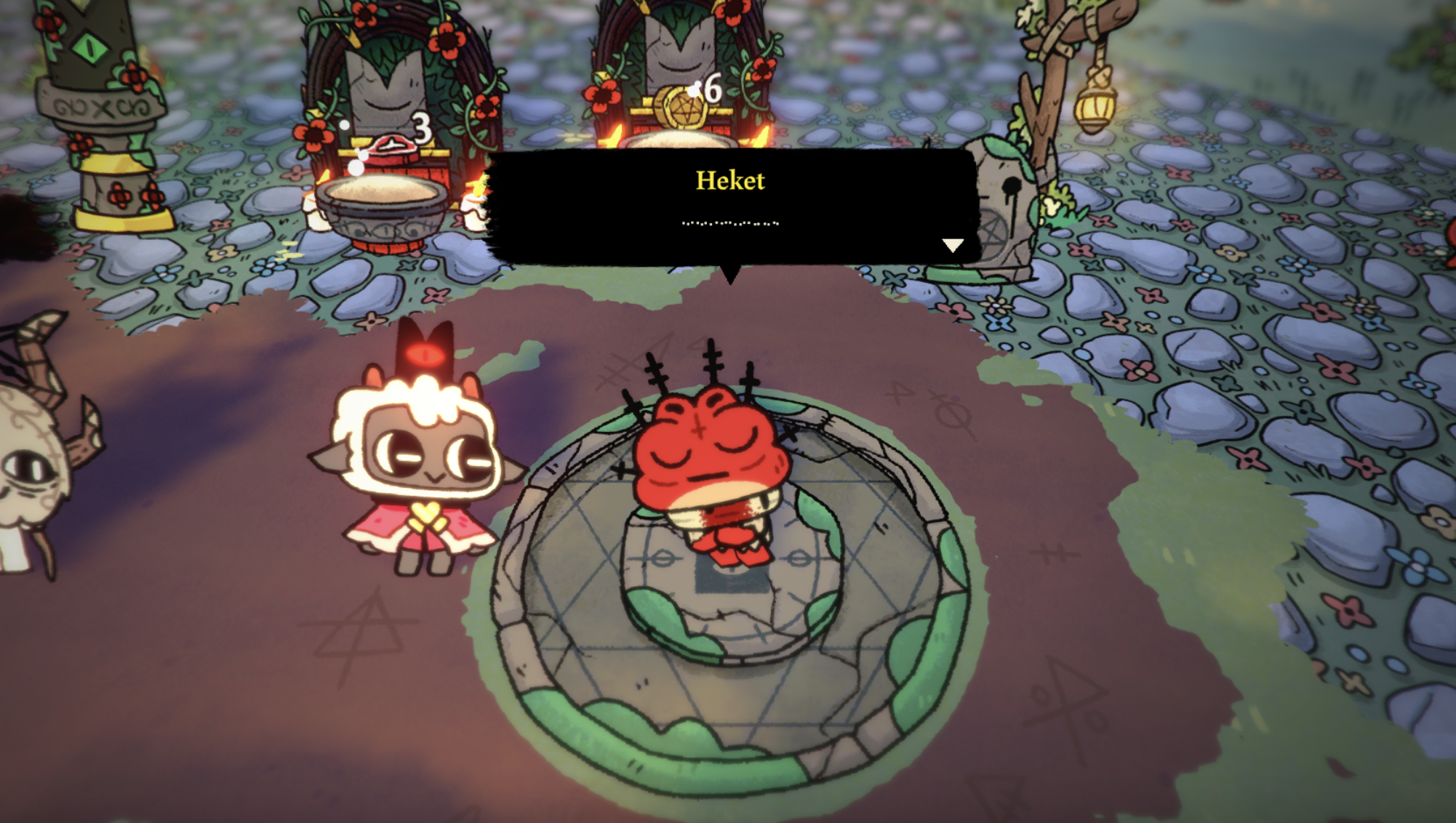Advance dialogue with the white arrow
The image size is (1456, 823).
pos(953,245)
